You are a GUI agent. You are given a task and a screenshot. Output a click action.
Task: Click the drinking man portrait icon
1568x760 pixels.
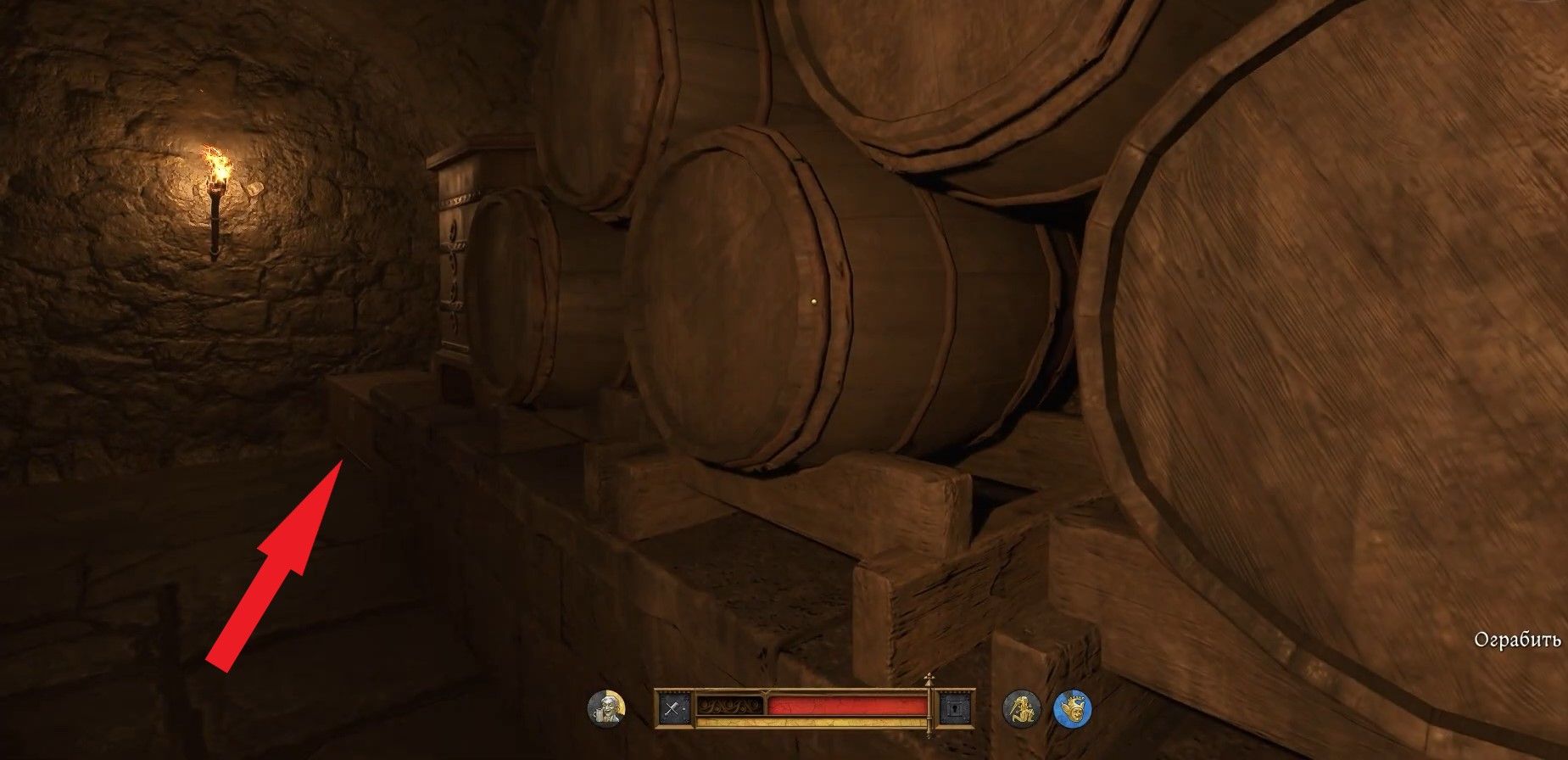click(605, 708)
